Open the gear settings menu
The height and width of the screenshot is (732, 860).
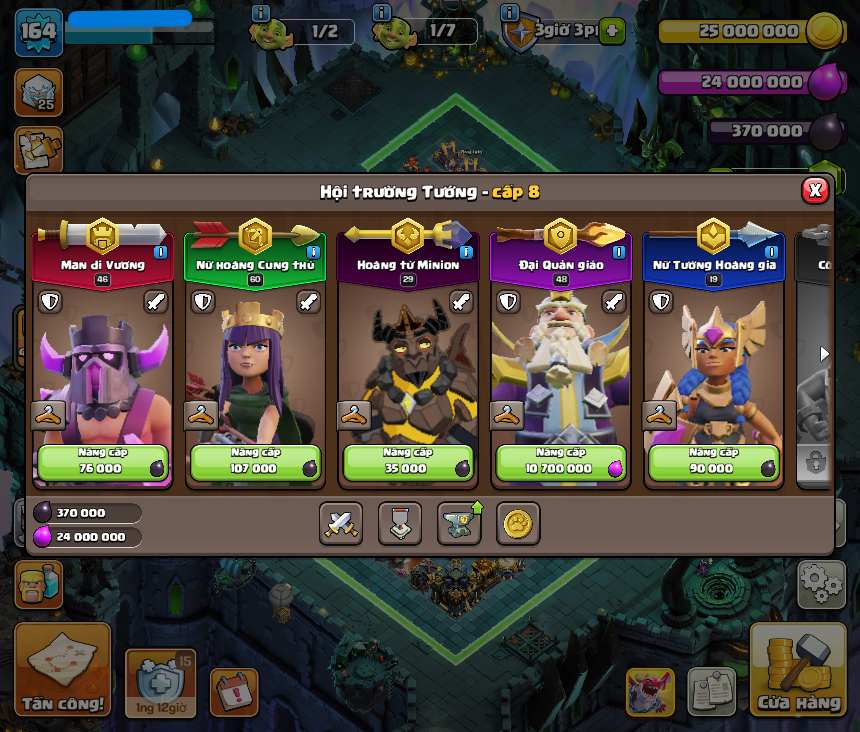pos(821,584)
